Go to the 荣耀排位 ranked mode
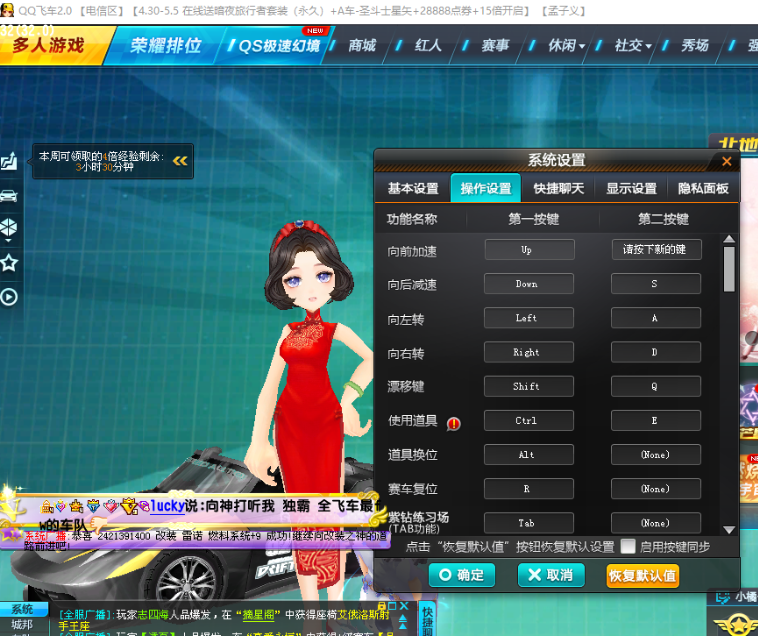Image resolution: width=758 pixels, height=636 pixels. pos(165,45)
